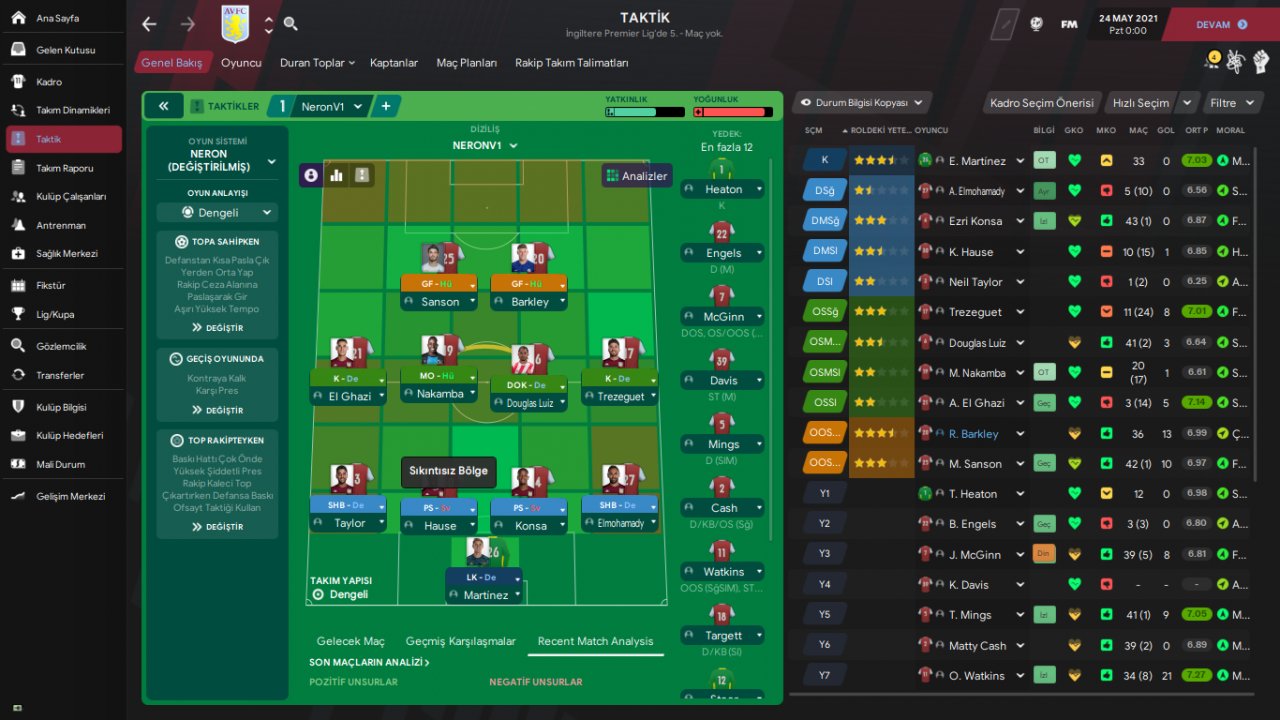Open the Duran Toplar dropdown tab

point(317,63)
